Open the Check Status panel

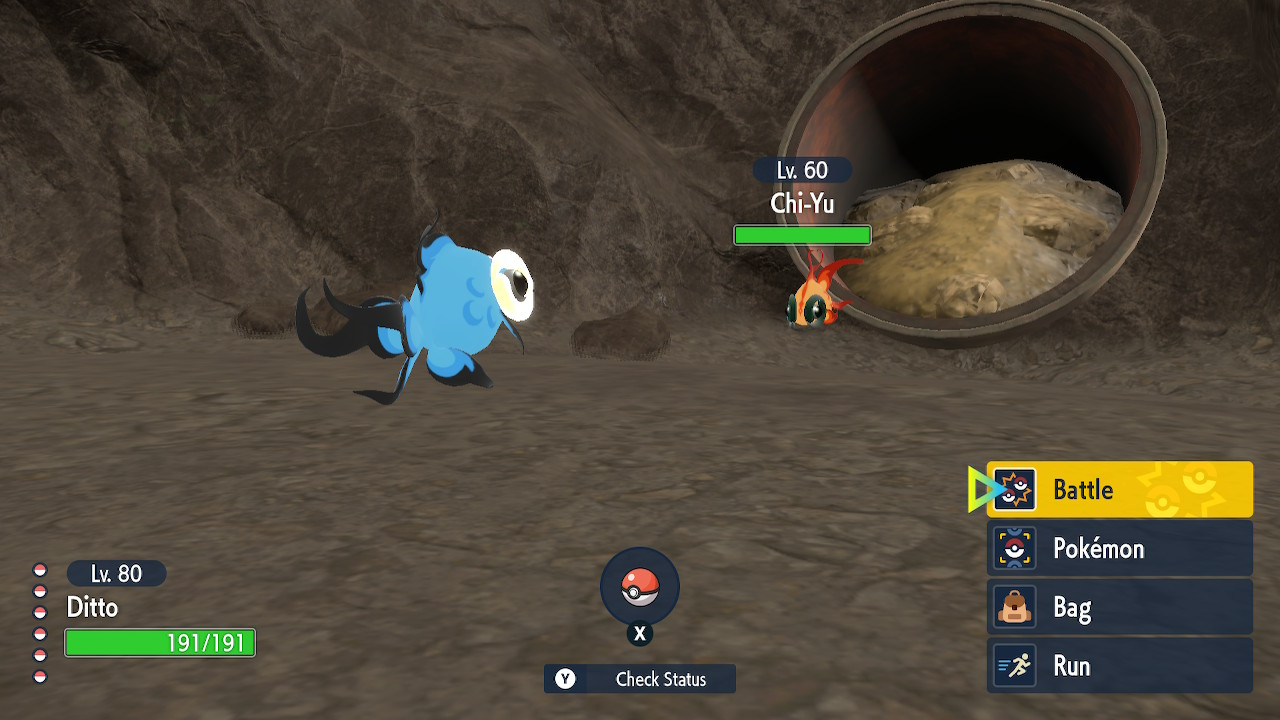640,679
